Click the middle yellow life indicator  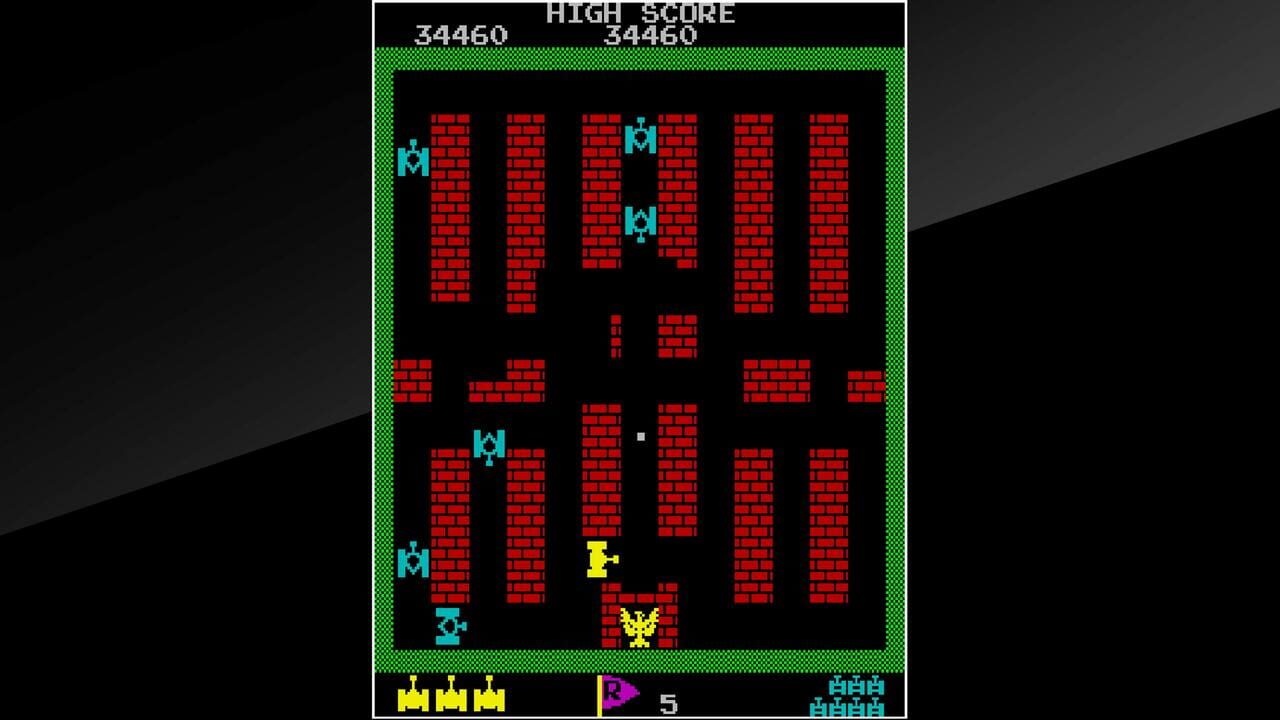click(x=453, y=700)
